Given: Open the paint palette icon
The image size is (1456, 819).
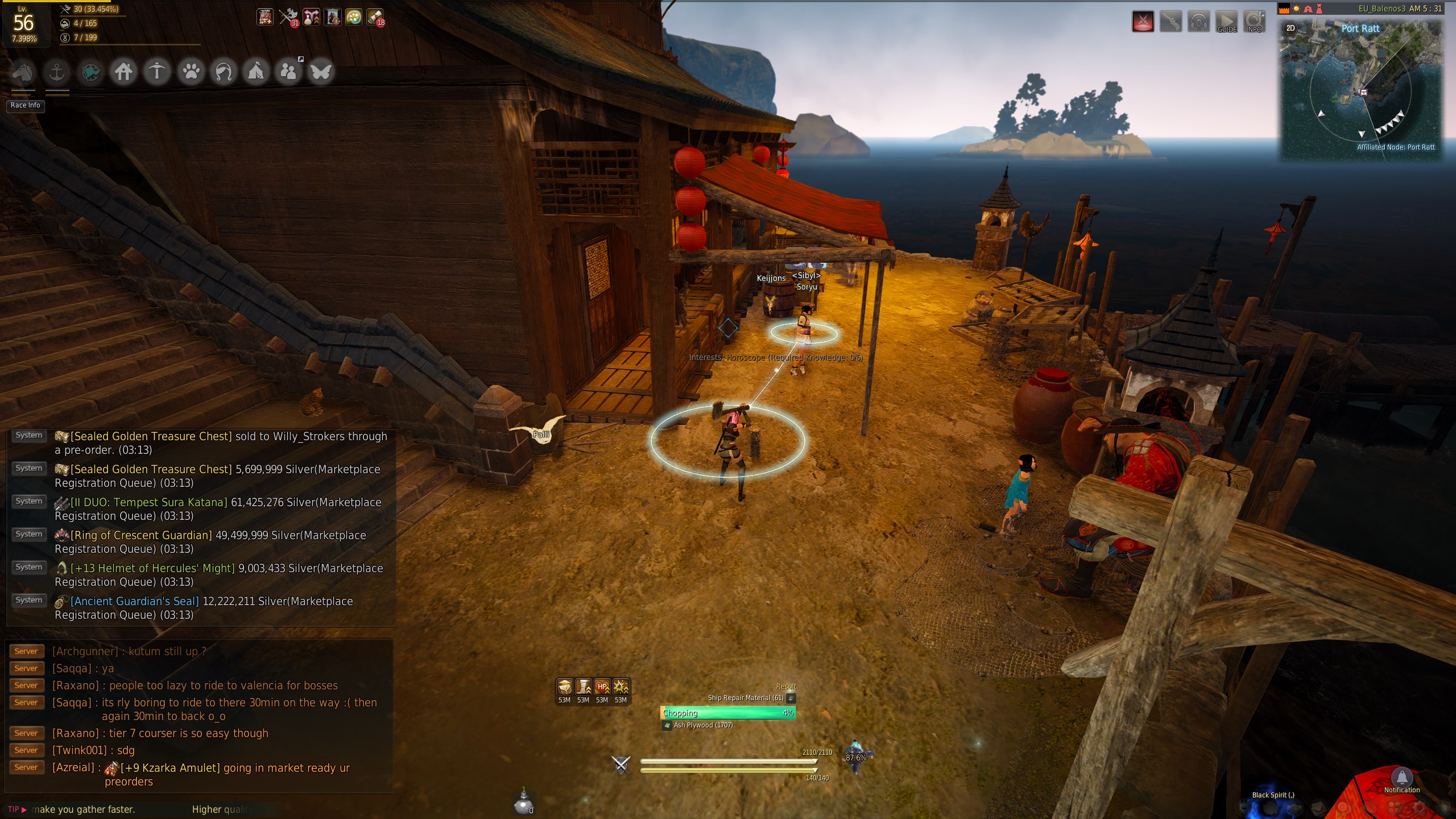Looking at the screenshot, I should pos(353,17).
